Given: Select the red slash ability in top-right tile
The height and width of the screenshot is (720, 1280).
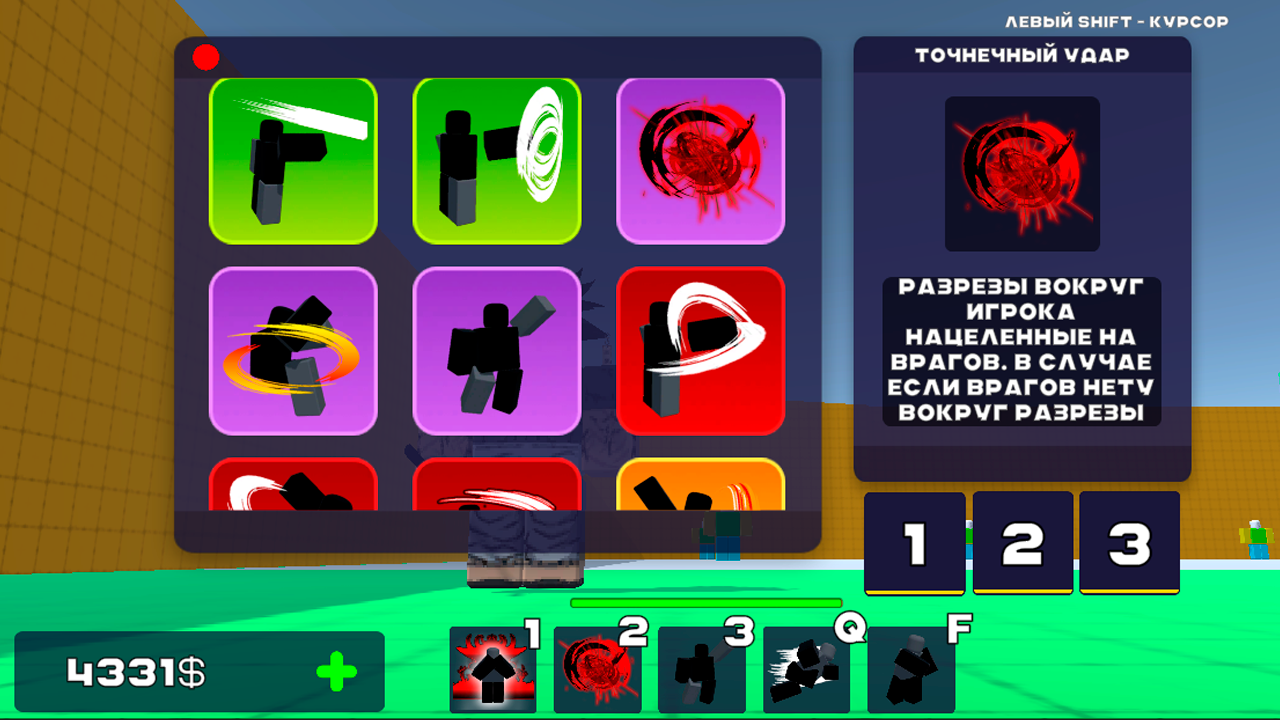Looking at the screenshot, I should pyautogui.click(x=700, y=161).
